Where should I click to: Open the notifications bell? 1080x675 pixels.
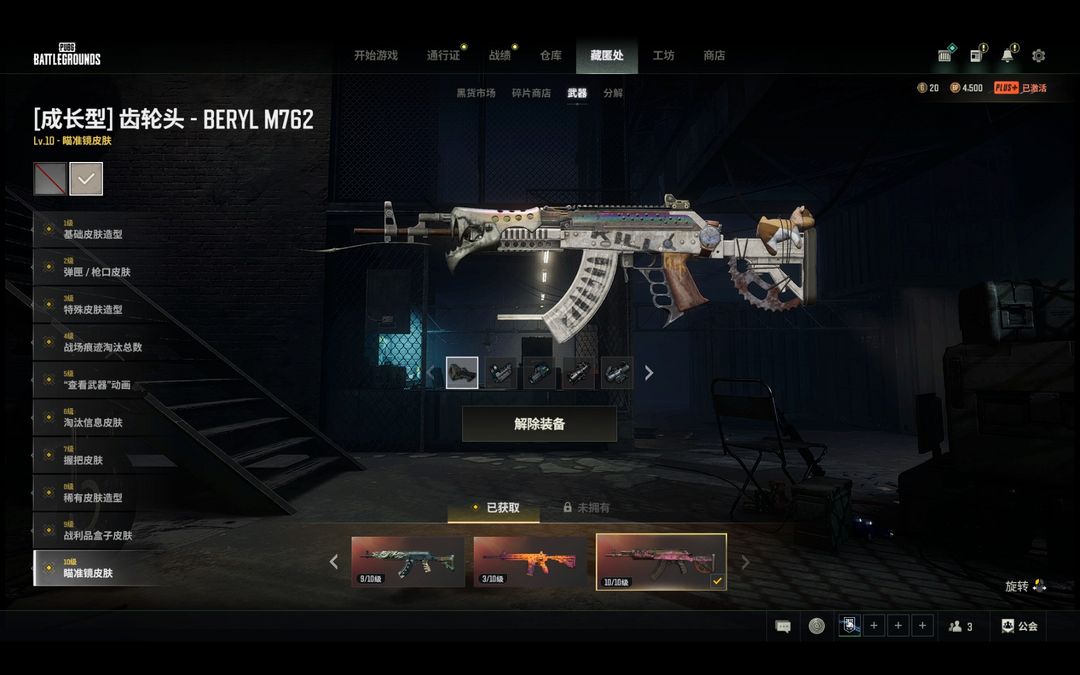(x=1007, y=56)
